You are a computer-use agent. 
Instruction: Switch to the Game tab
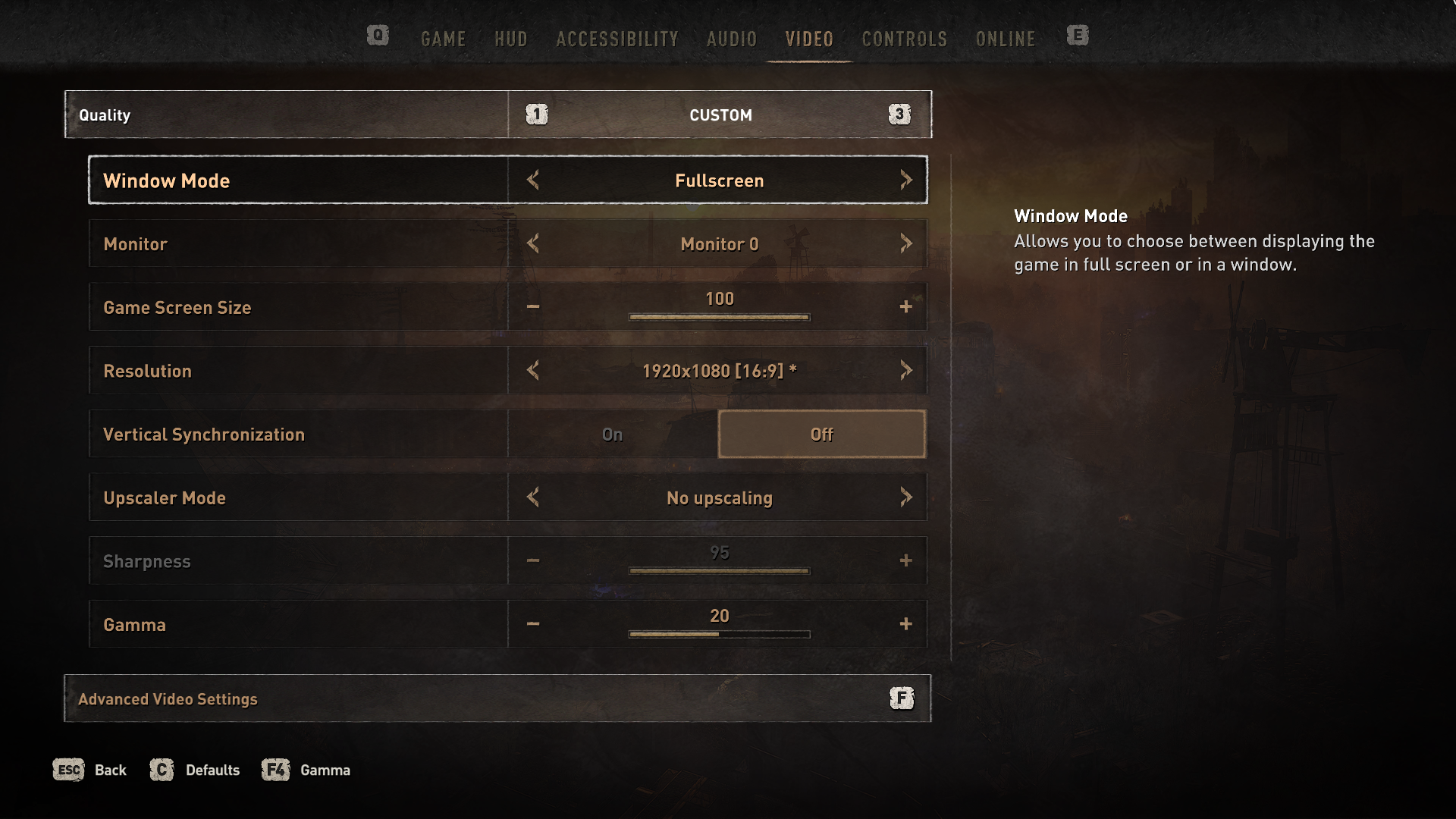(443, 39)
